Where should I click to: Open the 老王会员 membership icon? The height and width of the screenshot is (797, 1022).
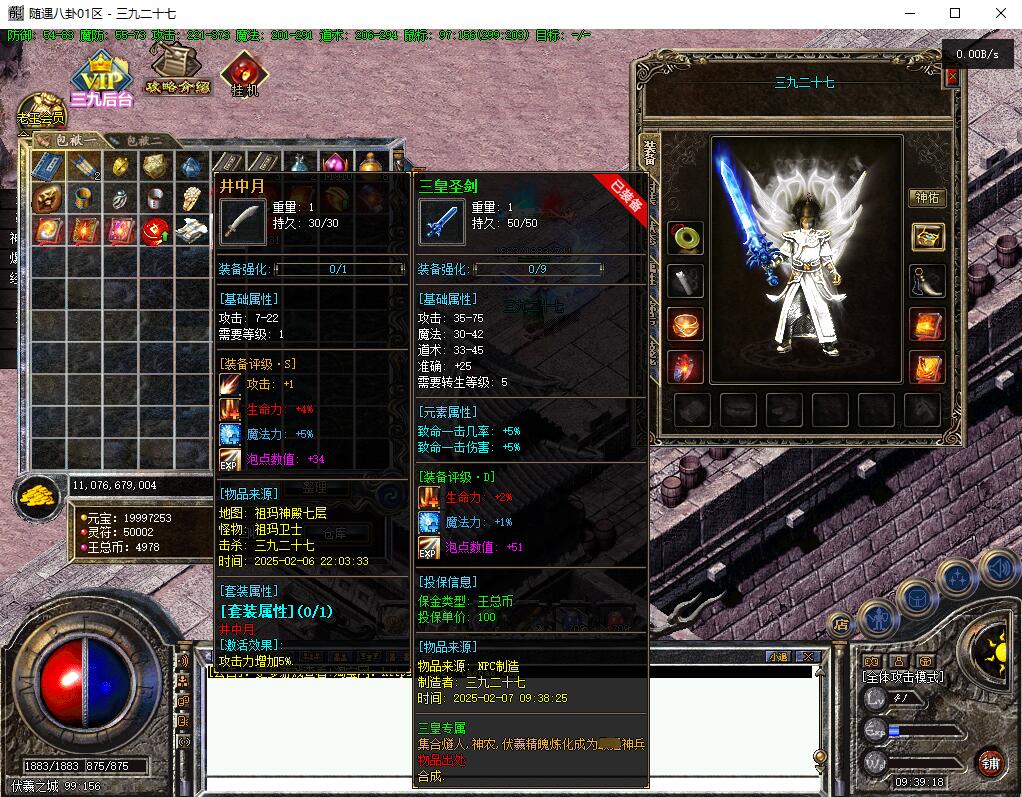[40, 111]
